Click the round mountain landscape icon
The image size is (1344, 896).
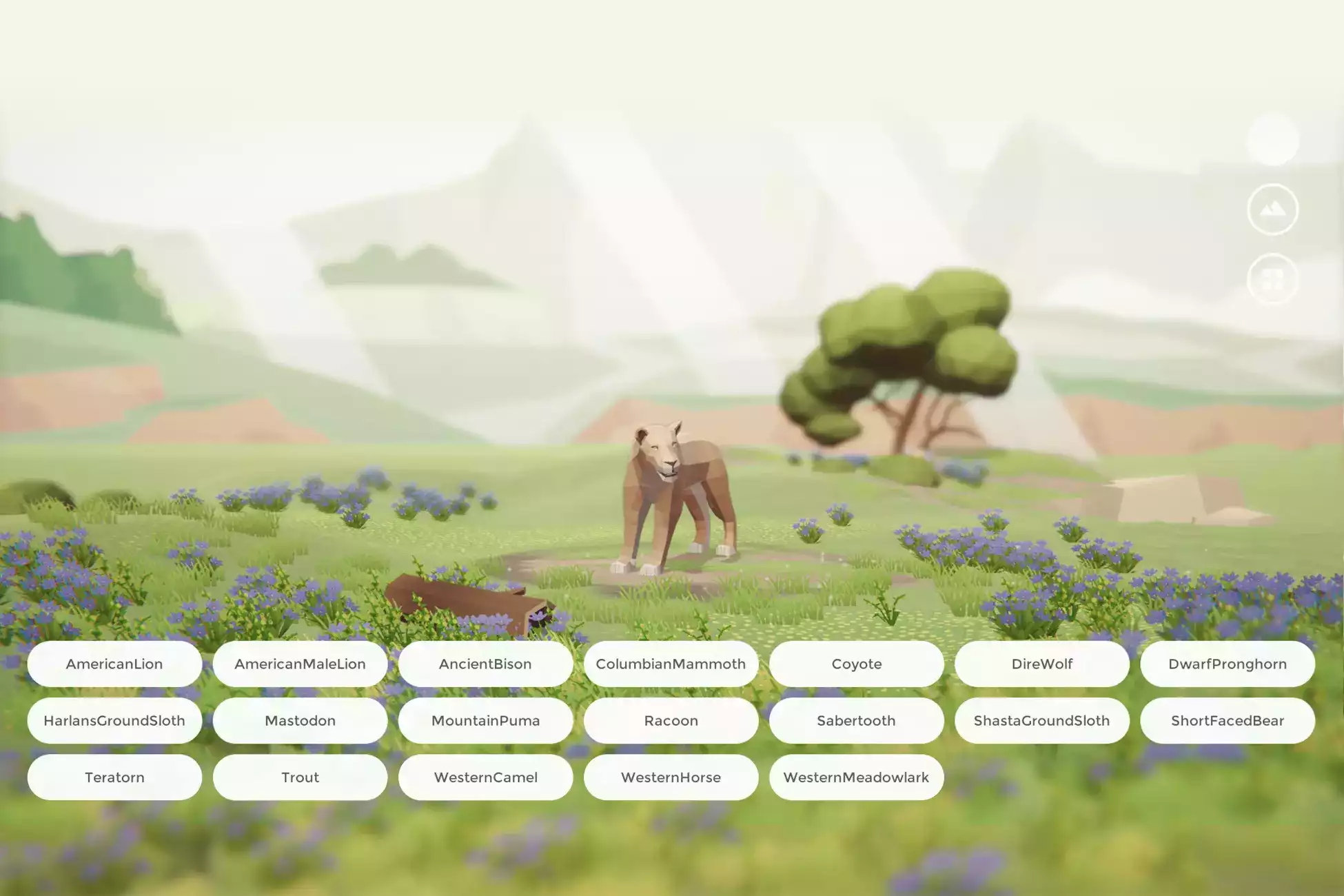1272,210
